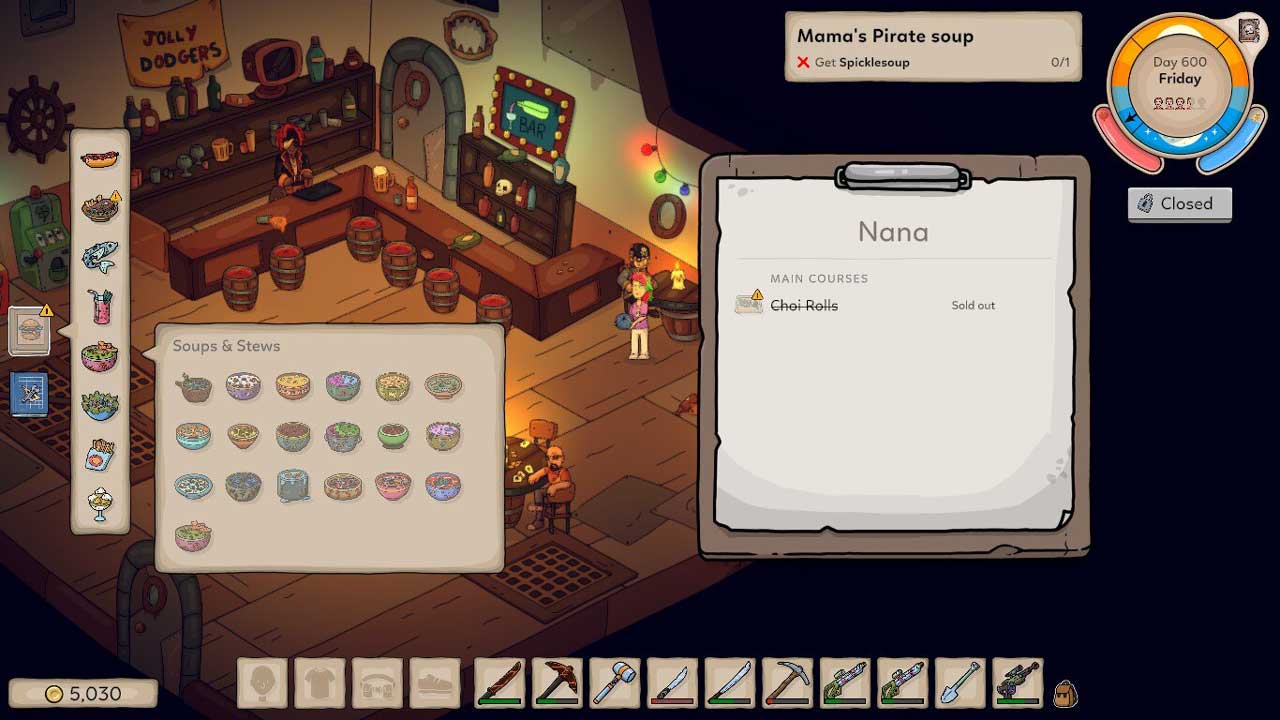Select the hammer in the hotbar
1280x720 pixels.
click(x=615, y=684)
